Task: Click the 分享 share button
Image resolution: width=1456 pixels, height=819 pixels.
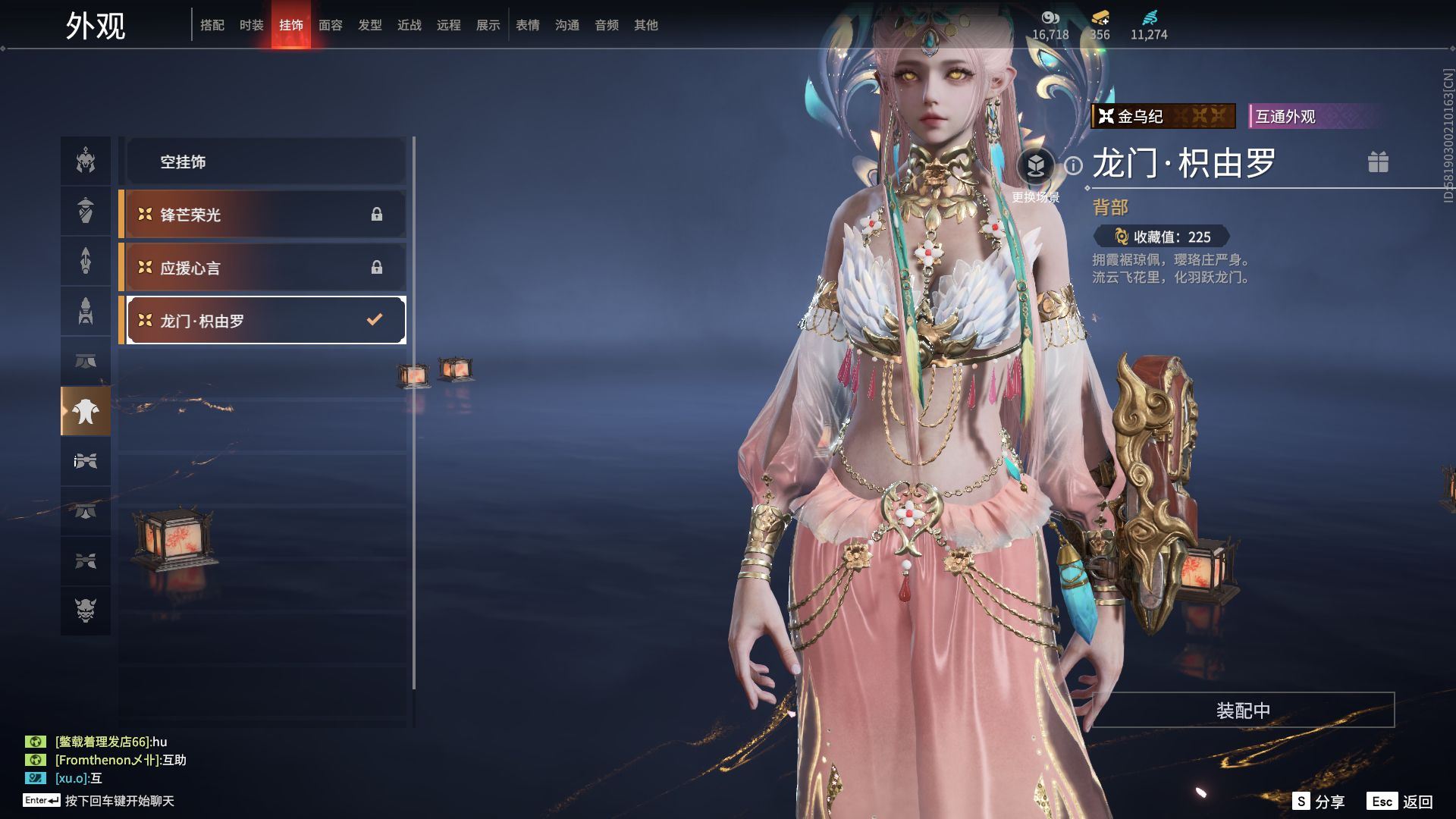Action: coord(1319,802)
